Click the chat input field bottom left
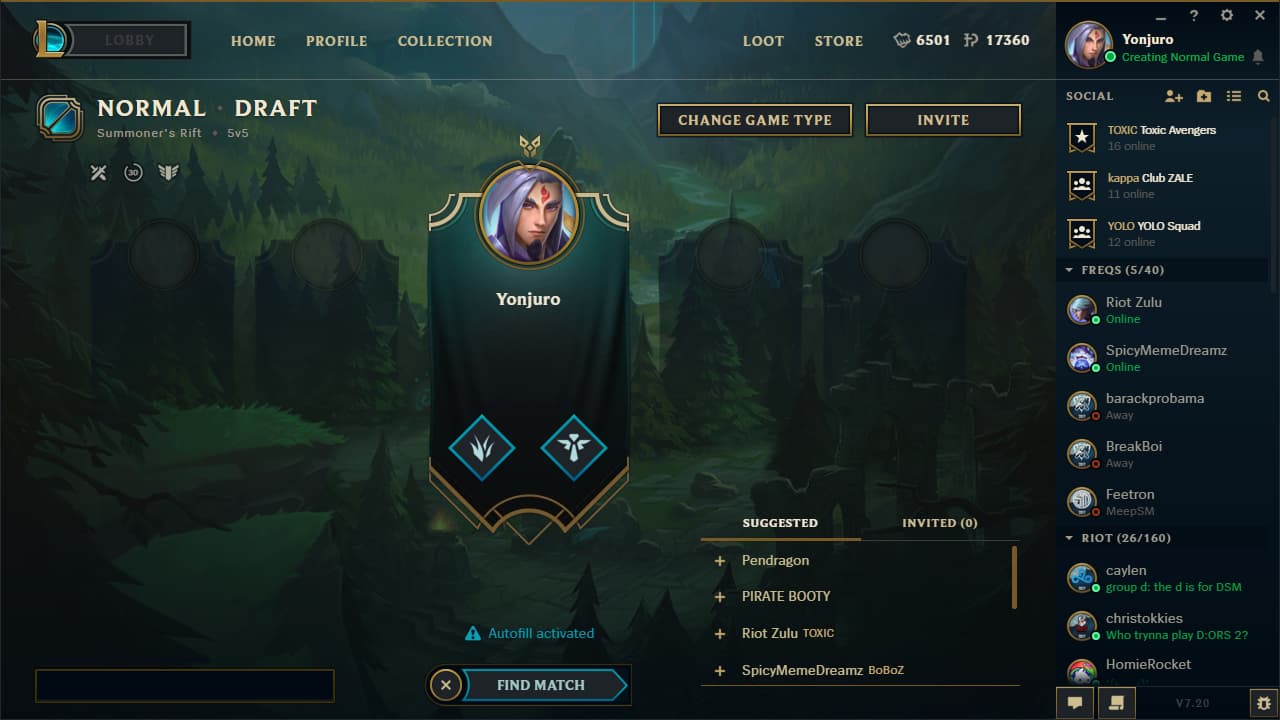This screenshot has width=1280, height=720. [185, 685]
